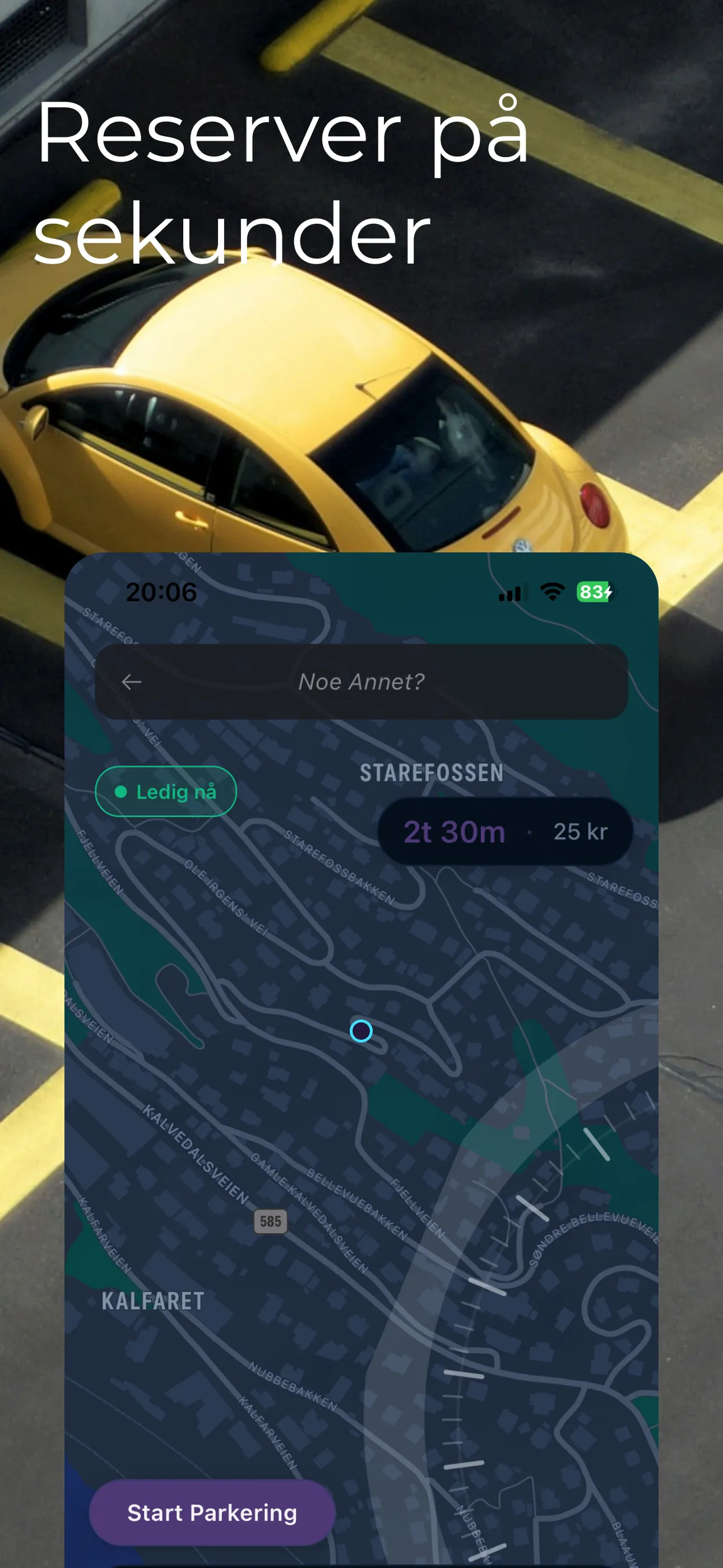Click the time 20:06 in the status bar

(x=161, y=592)
